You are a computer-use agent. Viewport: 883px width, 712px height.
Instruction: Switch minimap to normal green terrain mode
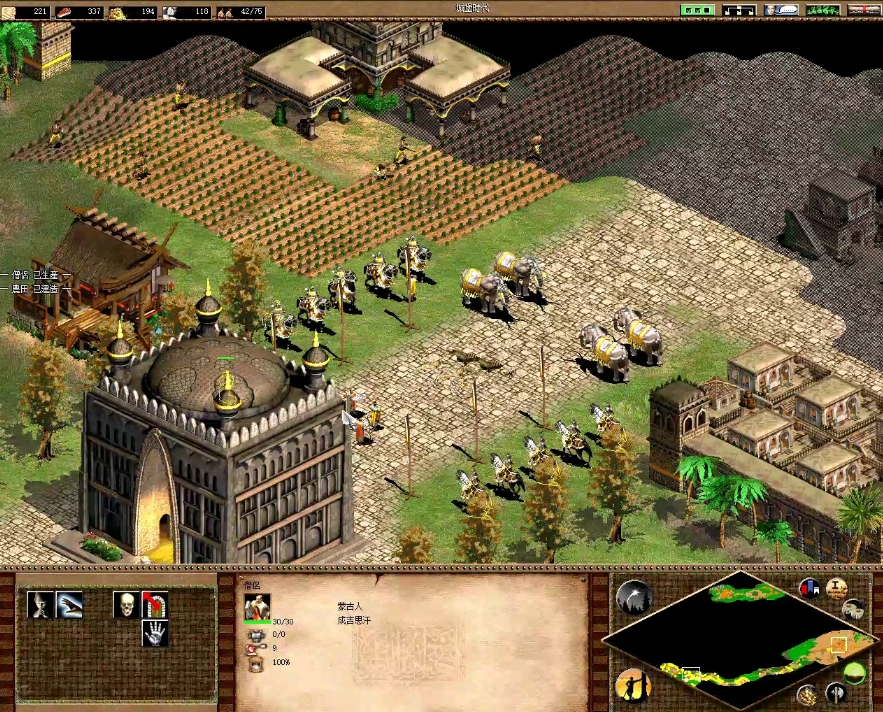click(x=855, y=671)
